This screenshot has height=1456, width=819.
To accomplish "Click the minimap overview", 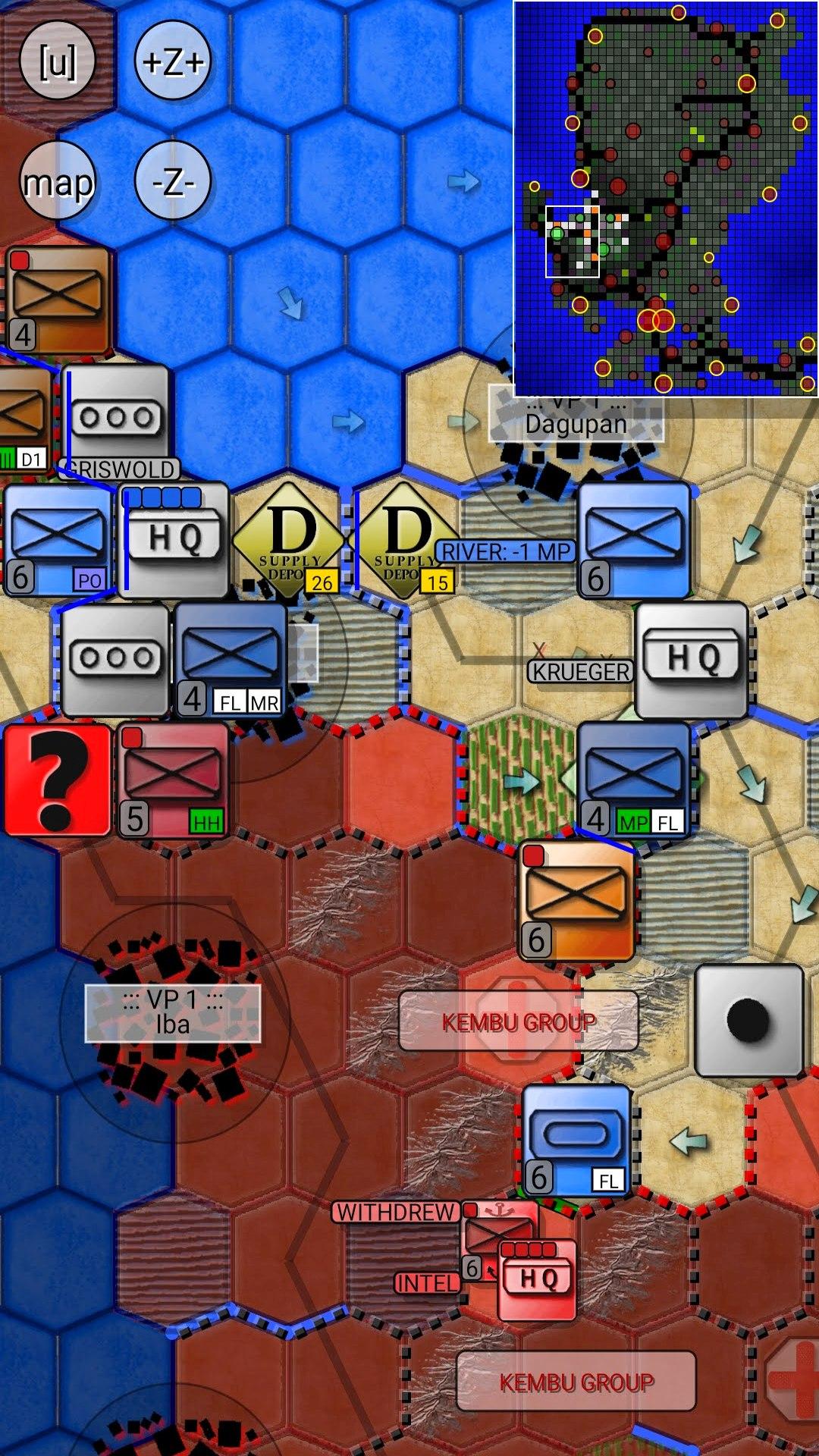I will [x=666, y=199].
